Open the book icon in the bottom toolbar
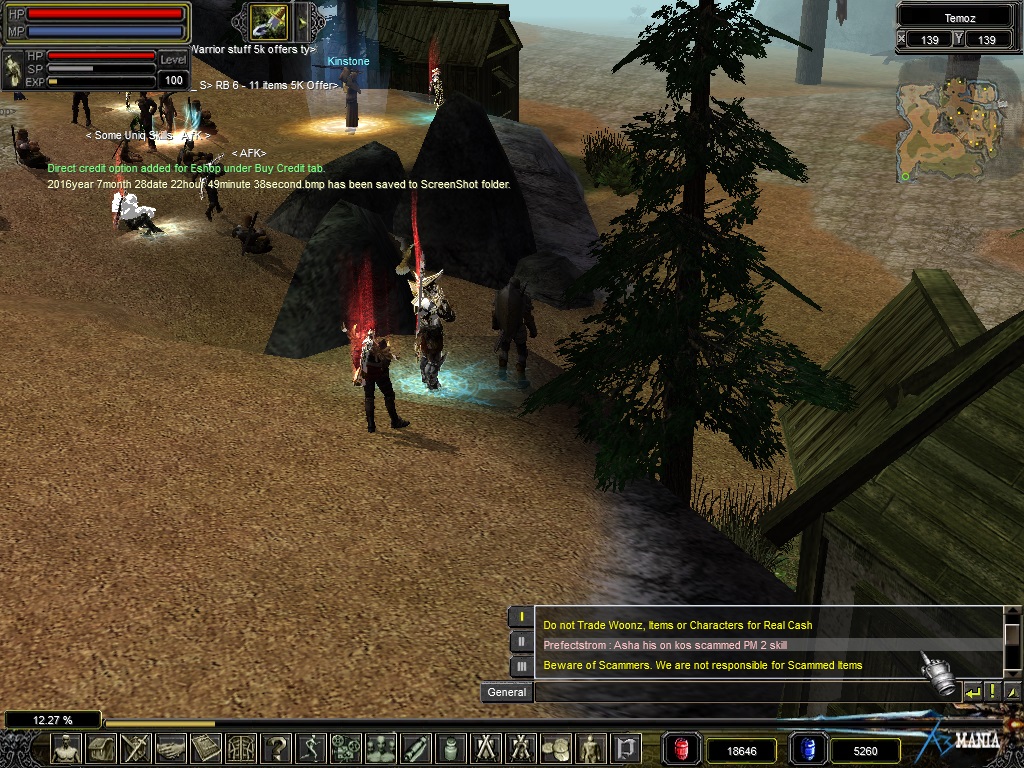The image size is (1024, 768). (x=206, y=748)
